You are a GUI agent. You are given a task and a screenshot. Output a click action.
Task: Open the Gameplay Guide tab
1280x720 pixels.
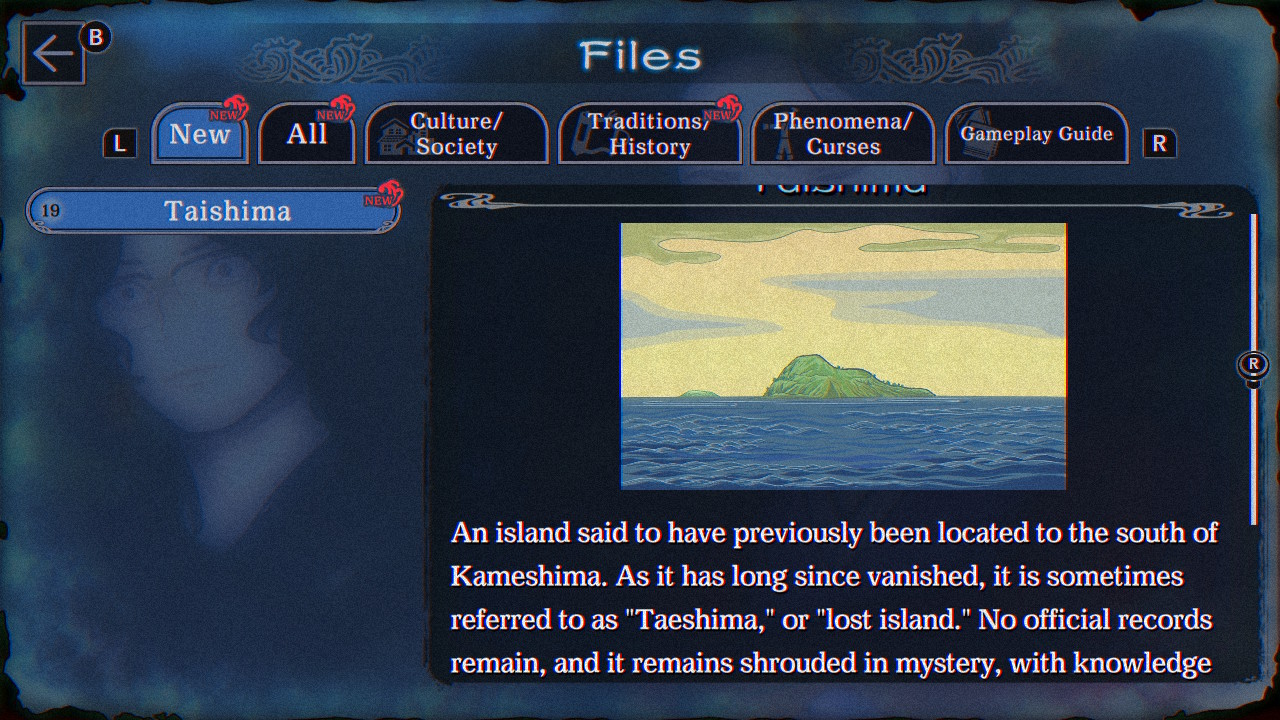[1036, 134]
